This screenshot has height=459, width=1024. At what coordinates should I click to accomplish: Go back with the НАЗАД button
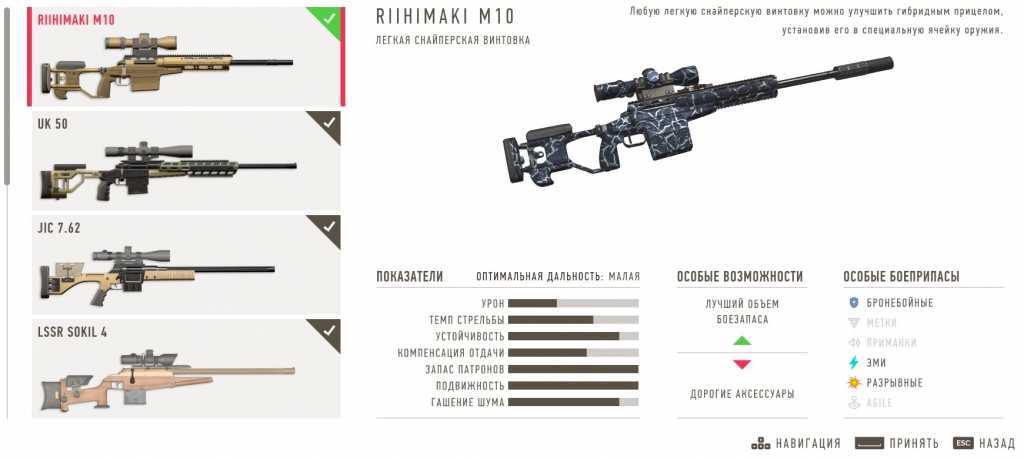984,443
